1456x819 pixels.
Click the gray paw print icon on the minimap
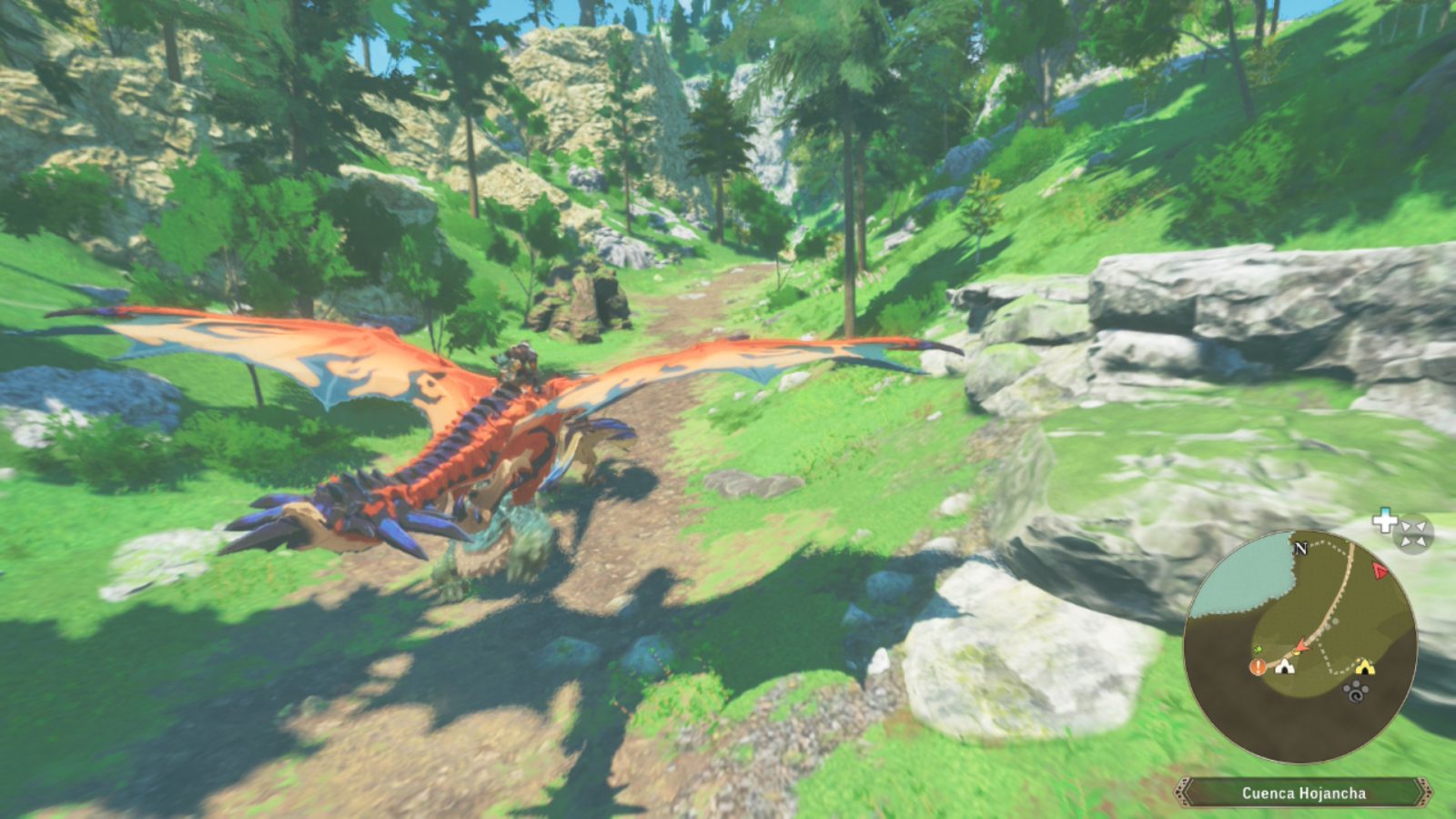[x=1354, y=691]
